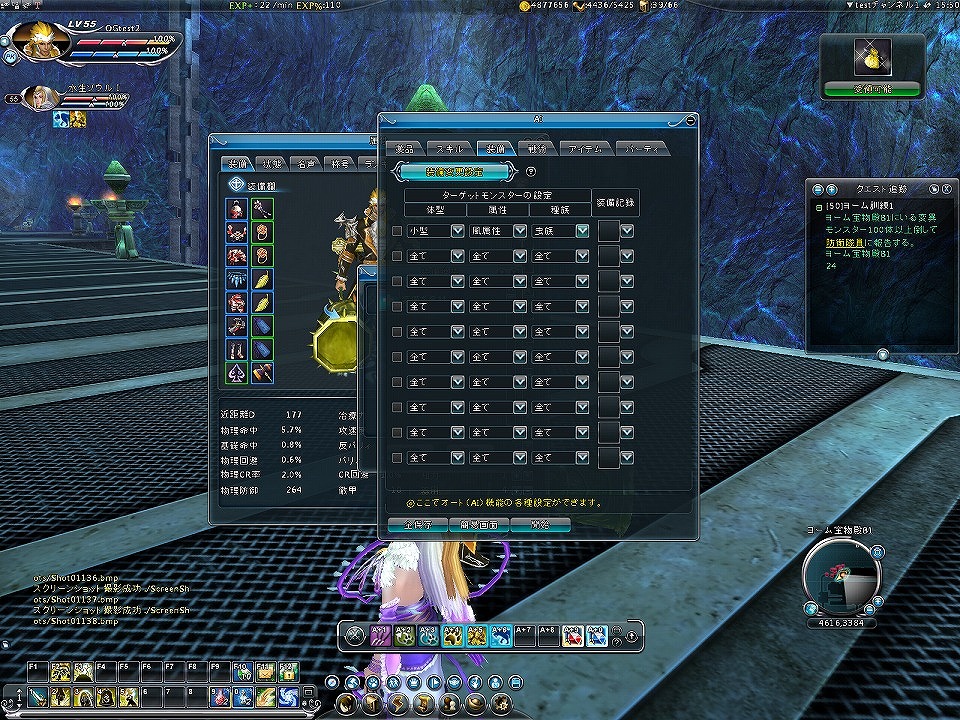The image size is (960, 720).
Task: Open the 状態 tab in character window
Action: click(271, 163)
